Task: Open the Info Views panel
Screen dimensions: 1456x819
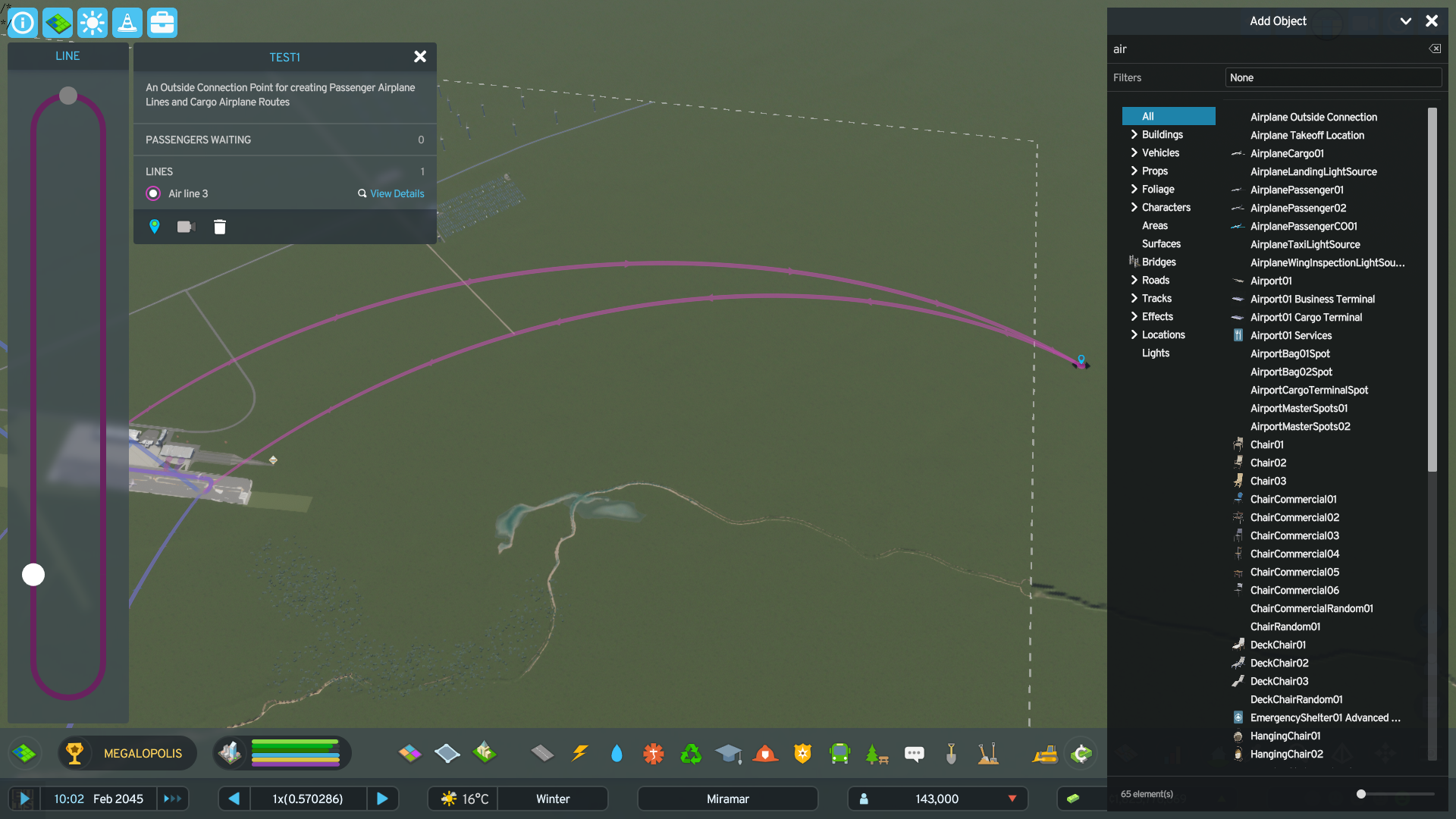Action: tap(23, 23)
